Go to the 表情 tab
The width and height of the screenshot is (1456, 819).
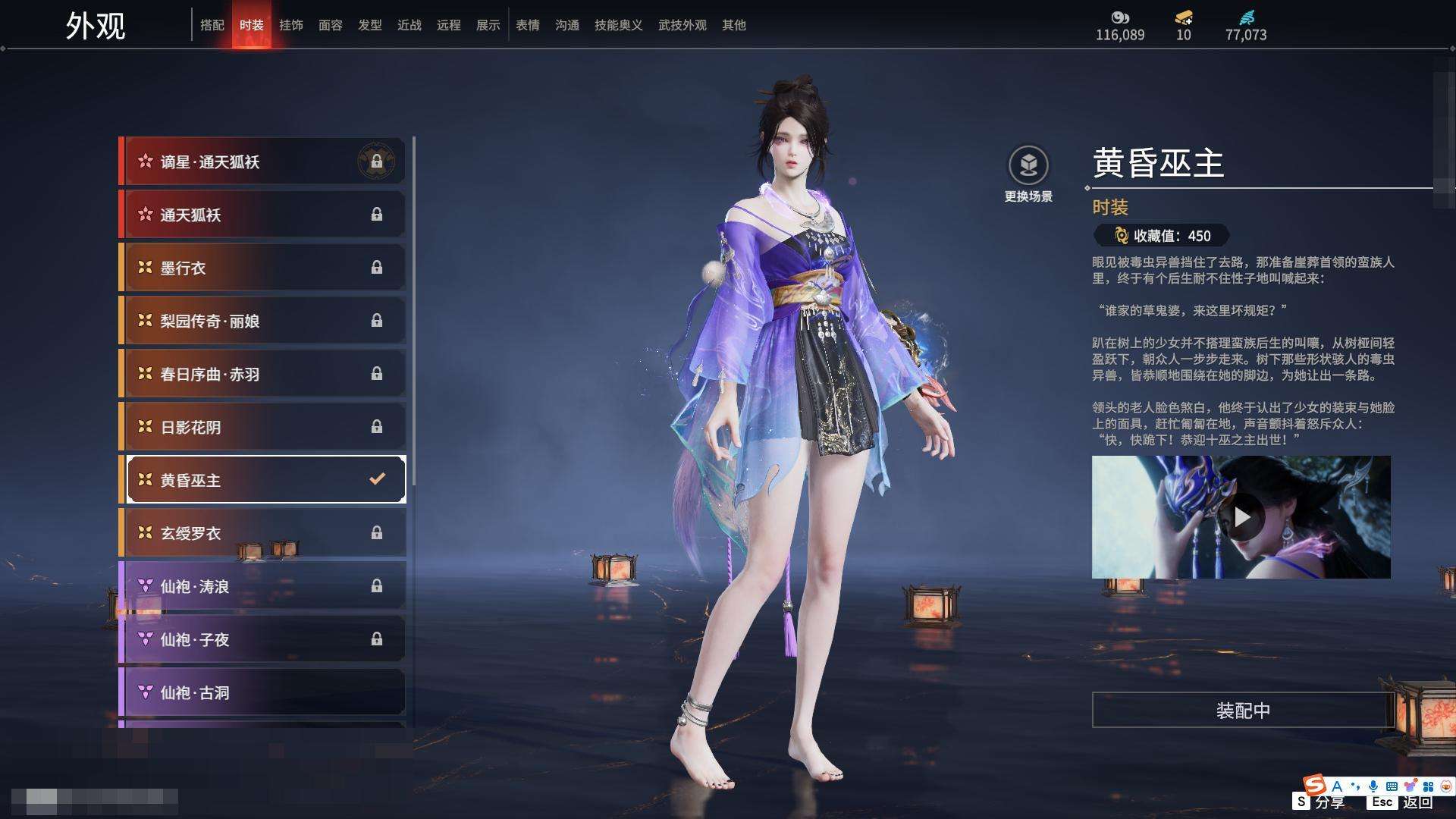[x=527, y=25]
